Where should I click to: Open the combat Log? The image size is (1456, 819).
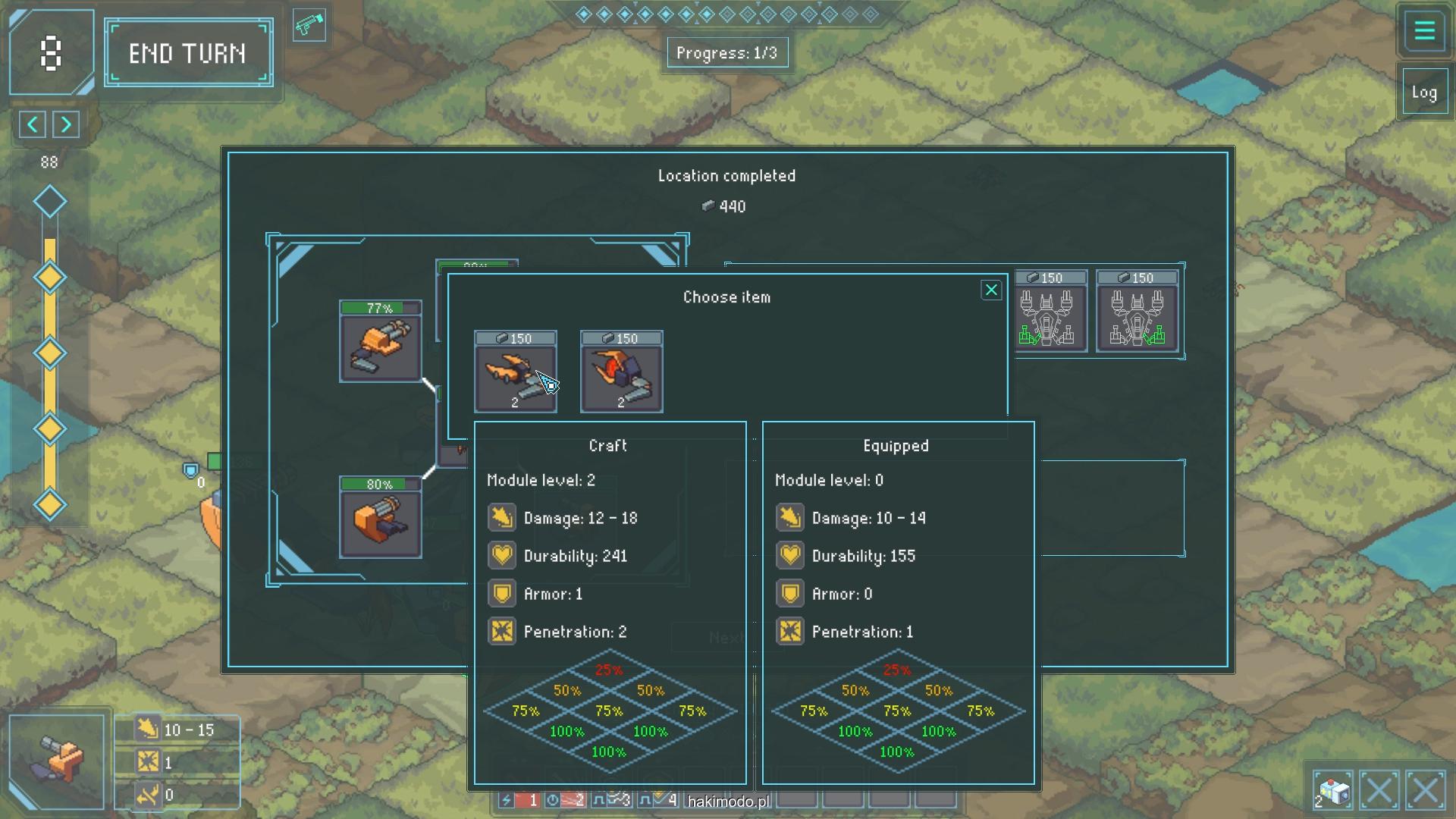[1423, 93]
